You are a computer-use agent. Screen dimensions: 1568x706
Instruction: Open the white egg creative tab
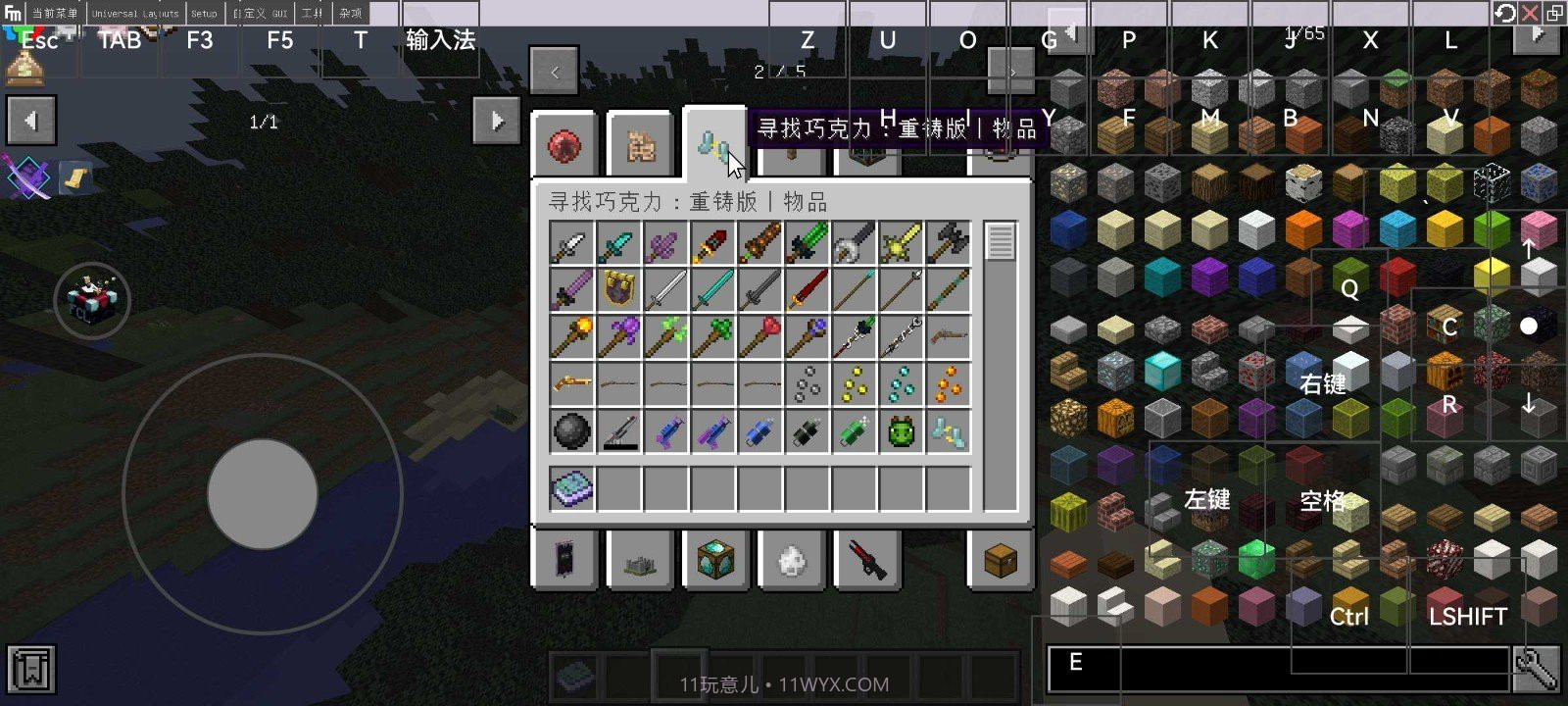[x=792, y=561]
